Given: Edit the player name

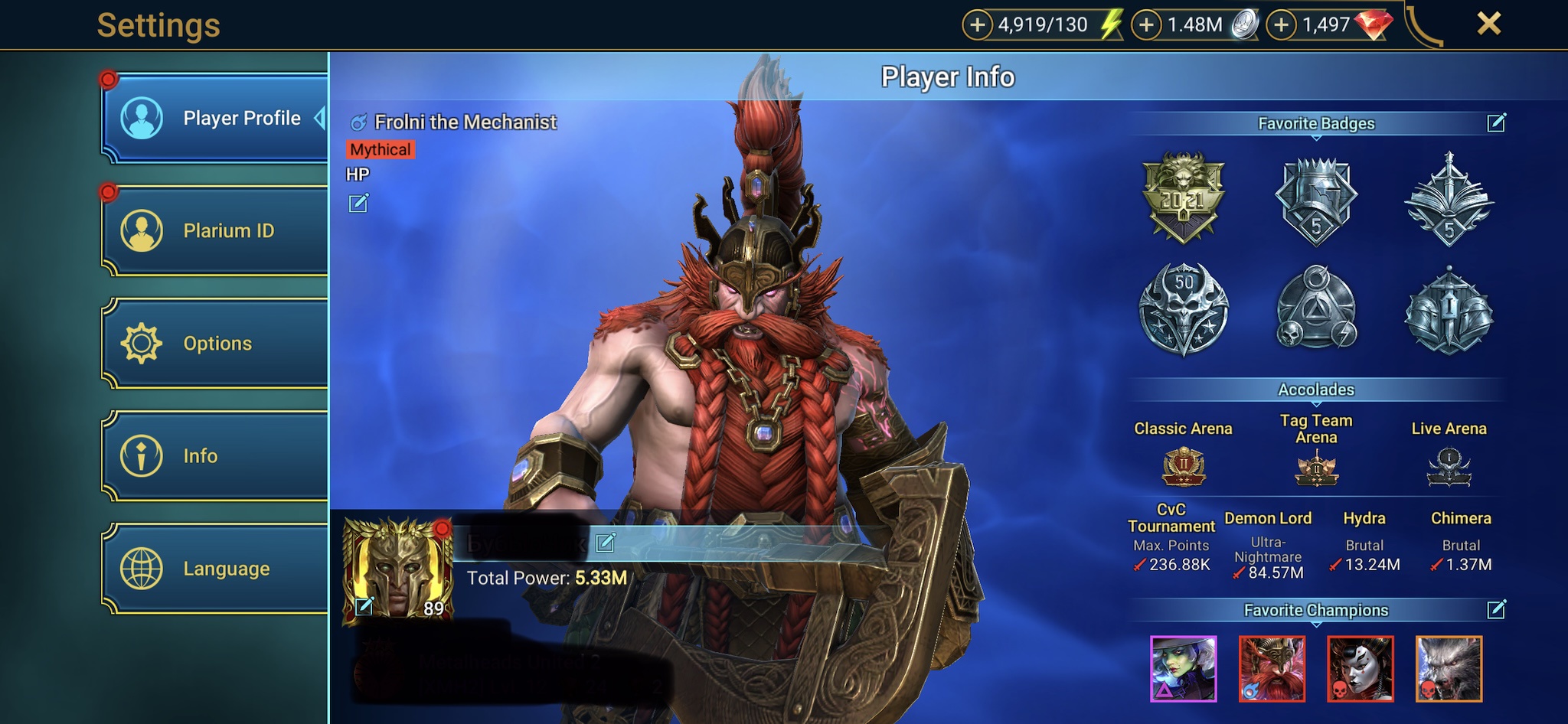Looking at the screenshot, I should pos(606,543).
